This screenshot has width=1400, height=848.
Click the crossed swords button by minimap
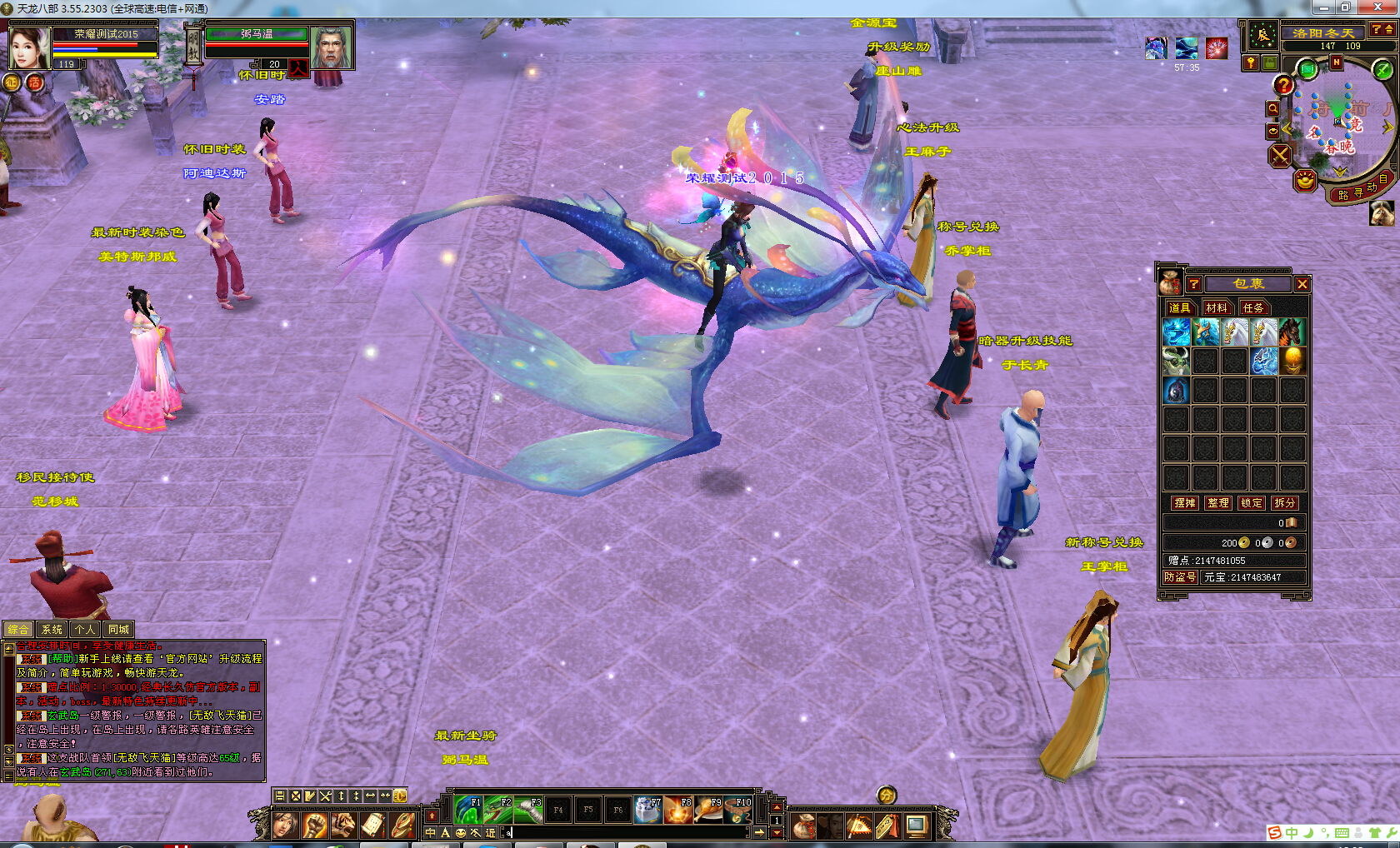(1280, 156)
